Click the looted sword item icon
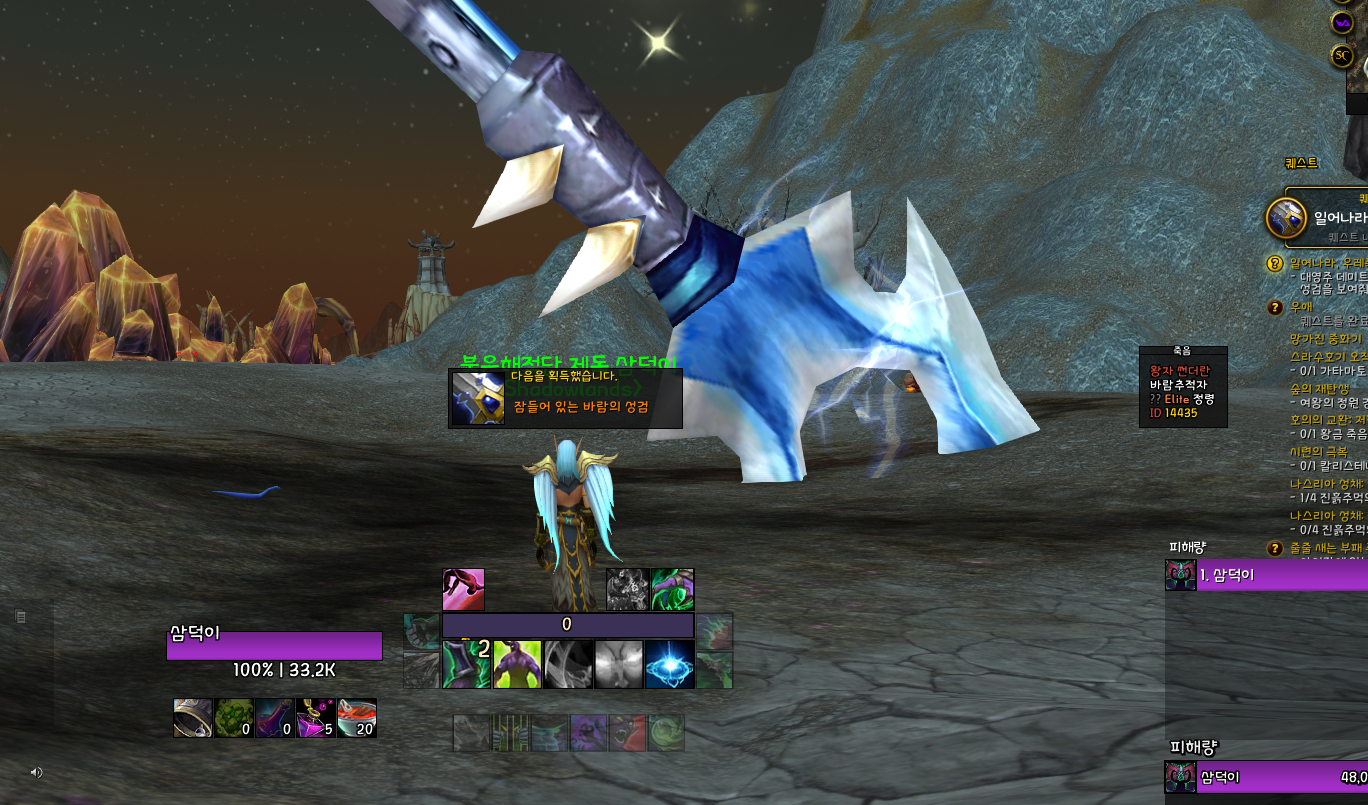 click(477, 398)
